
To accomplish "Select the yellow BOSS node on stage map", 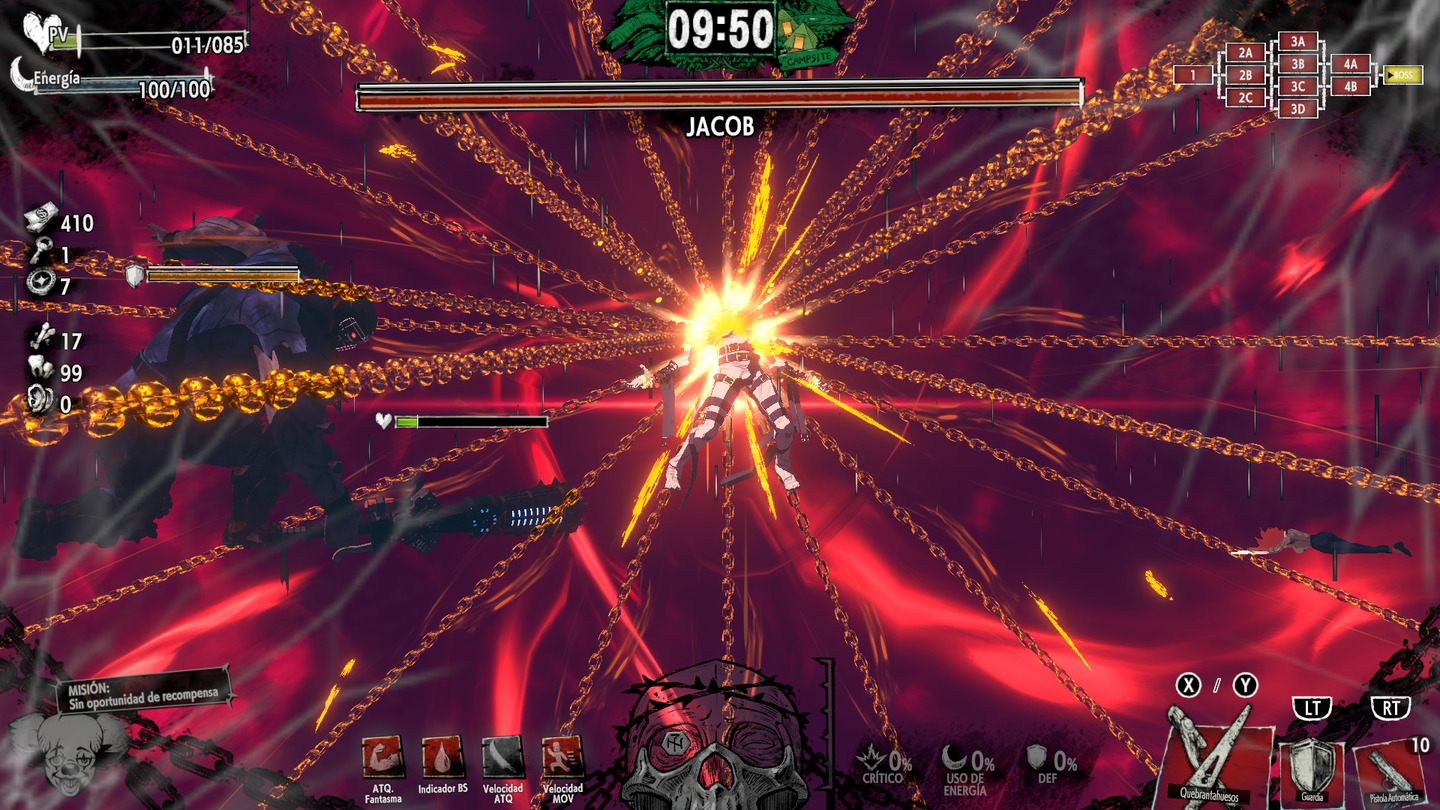I will point(1402,75).
